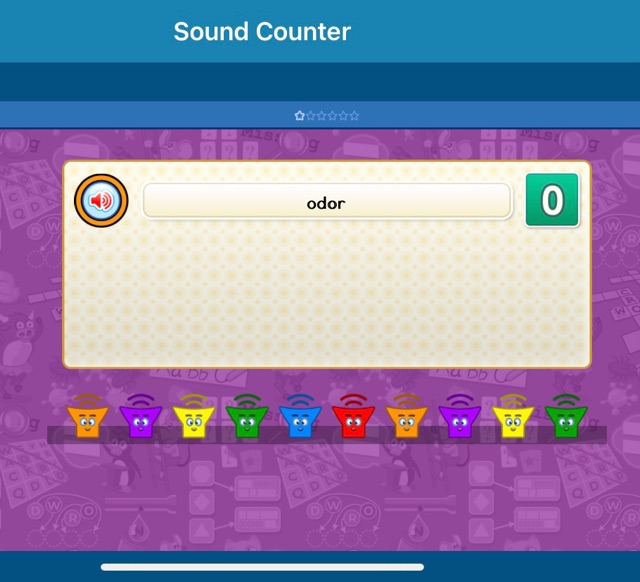640x582 pixels.
Task: Choose the red sound counter character
Action: (352, 419)
